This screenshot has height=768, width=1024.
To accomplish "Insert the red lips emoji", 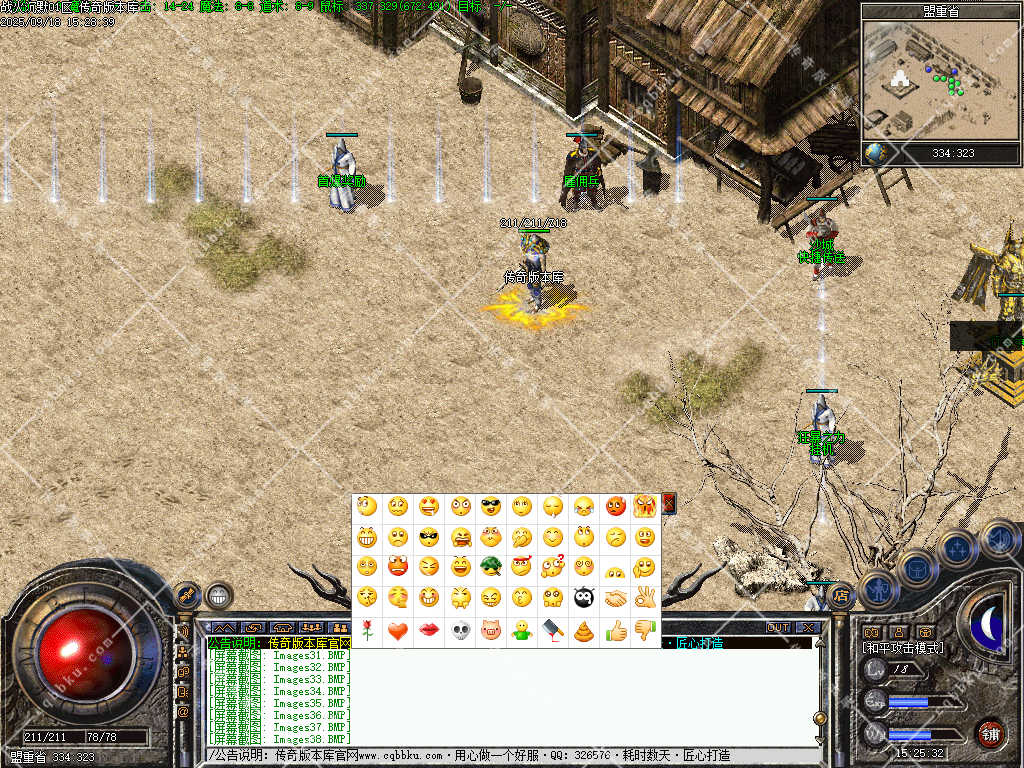I will click(x=429, y=630).
